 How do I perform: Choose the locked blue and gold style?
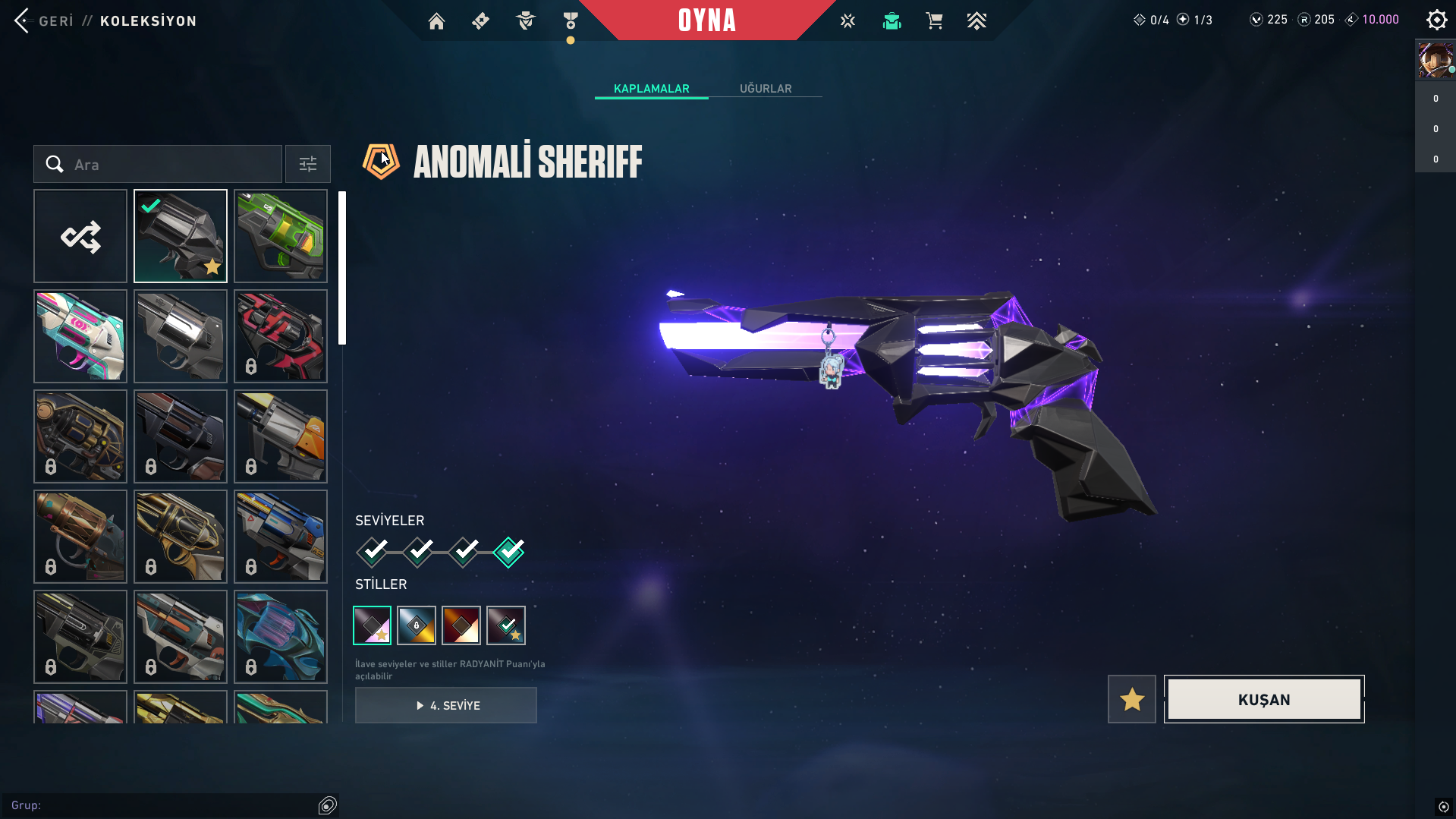pyautogui.click(x=417, y=625)
